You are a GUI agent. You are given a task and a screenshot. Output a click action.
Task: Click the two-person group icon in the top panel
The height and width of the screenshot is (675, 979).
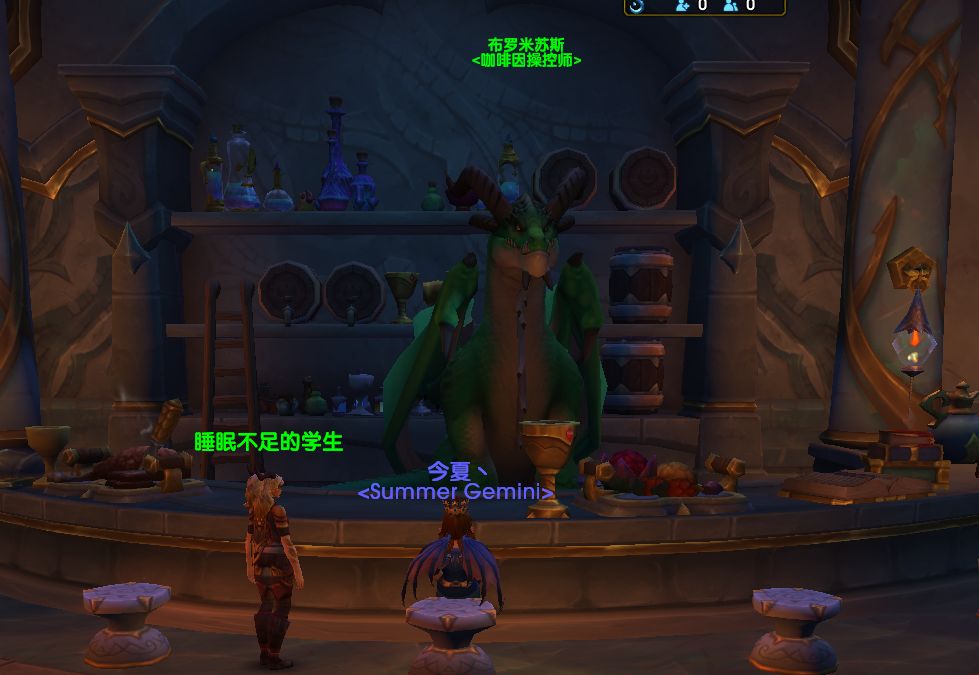pyautogui.click(x=731, y=5)
